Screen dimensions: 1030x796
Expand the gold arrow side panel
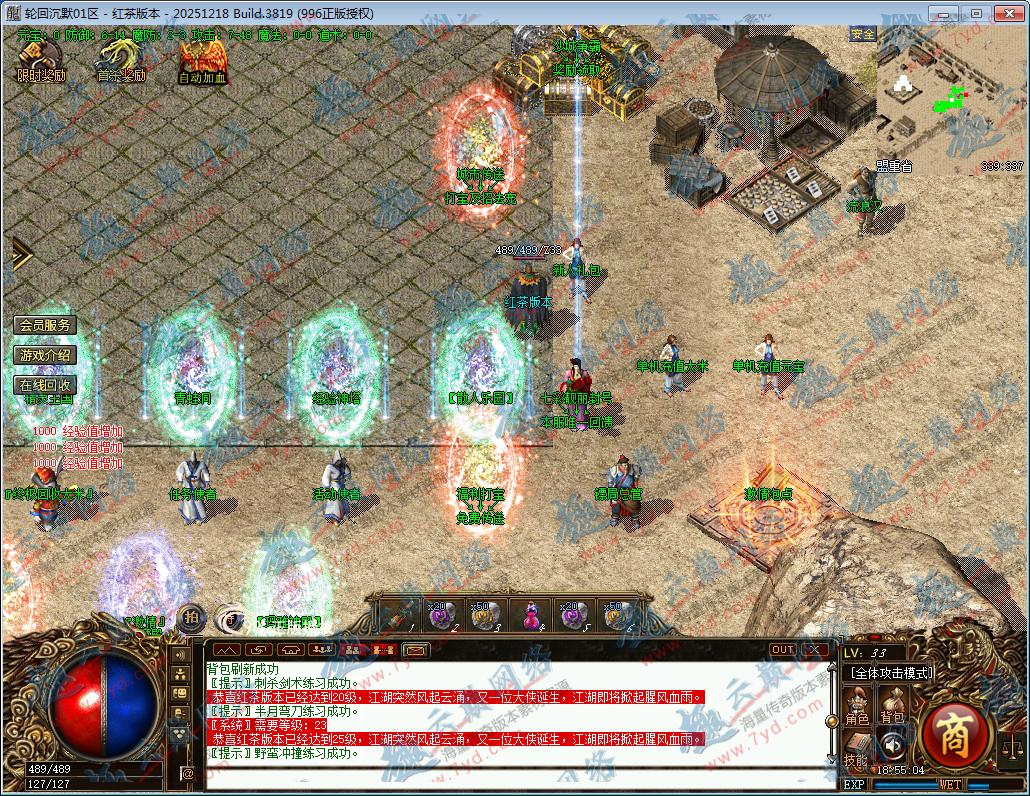coord(20,254)
